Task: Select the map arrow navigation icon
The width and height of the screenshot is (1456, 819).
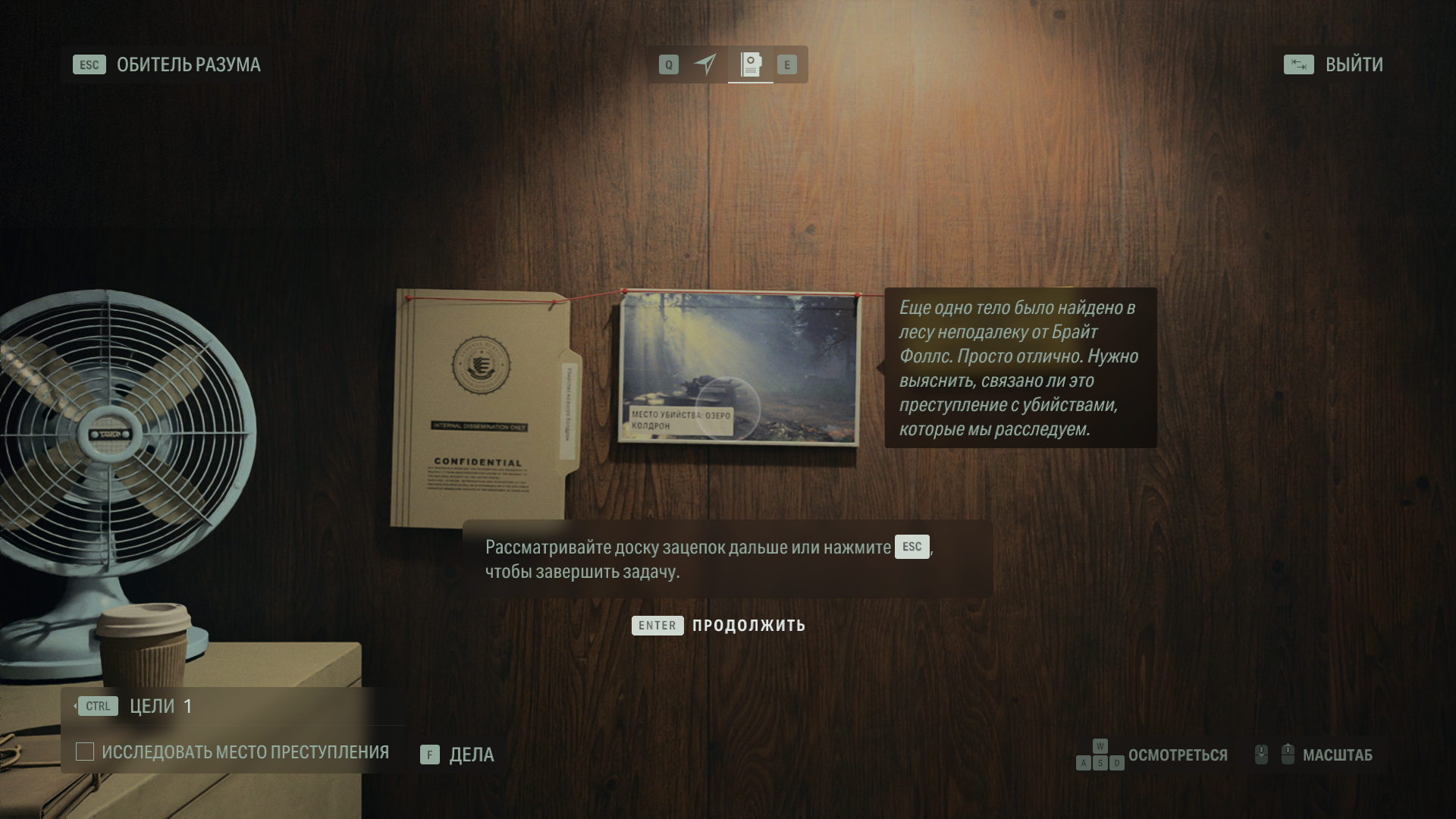Action: click(x=704, y=64)
